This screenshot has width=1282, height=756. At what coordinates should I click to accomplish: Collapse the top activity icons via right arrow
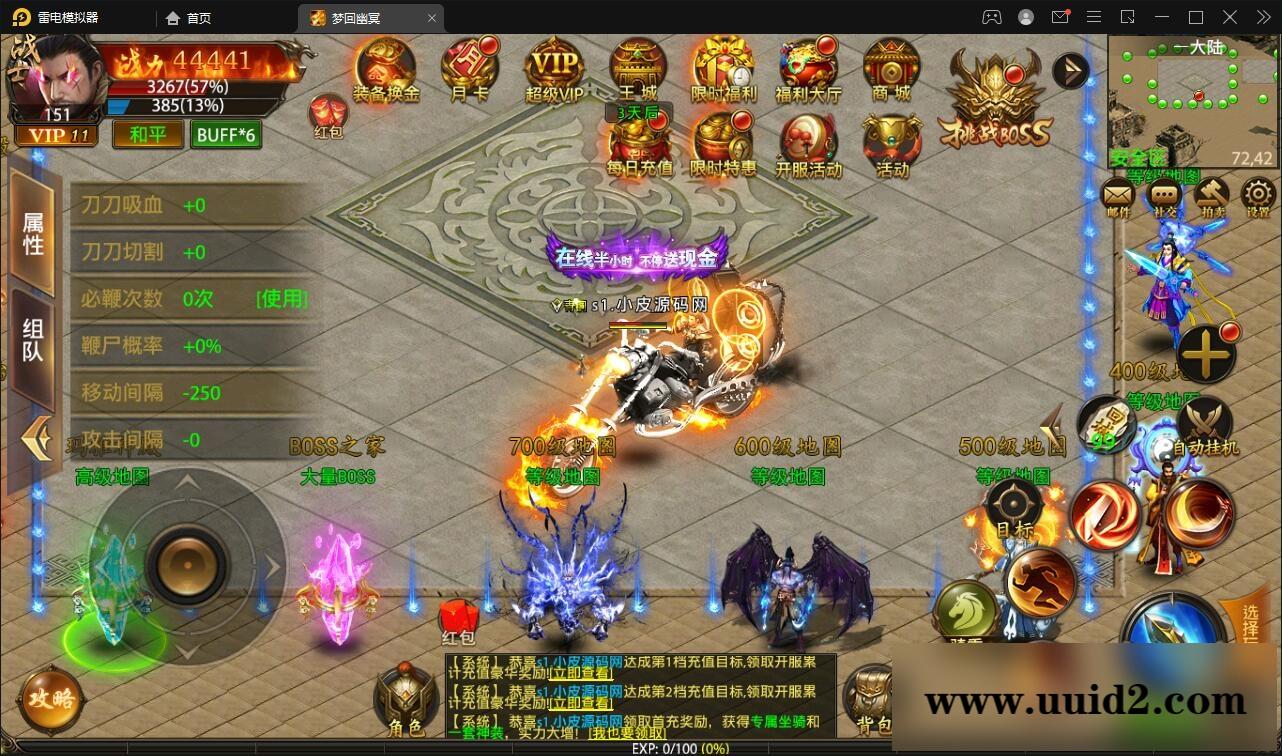coord(1070,70)
